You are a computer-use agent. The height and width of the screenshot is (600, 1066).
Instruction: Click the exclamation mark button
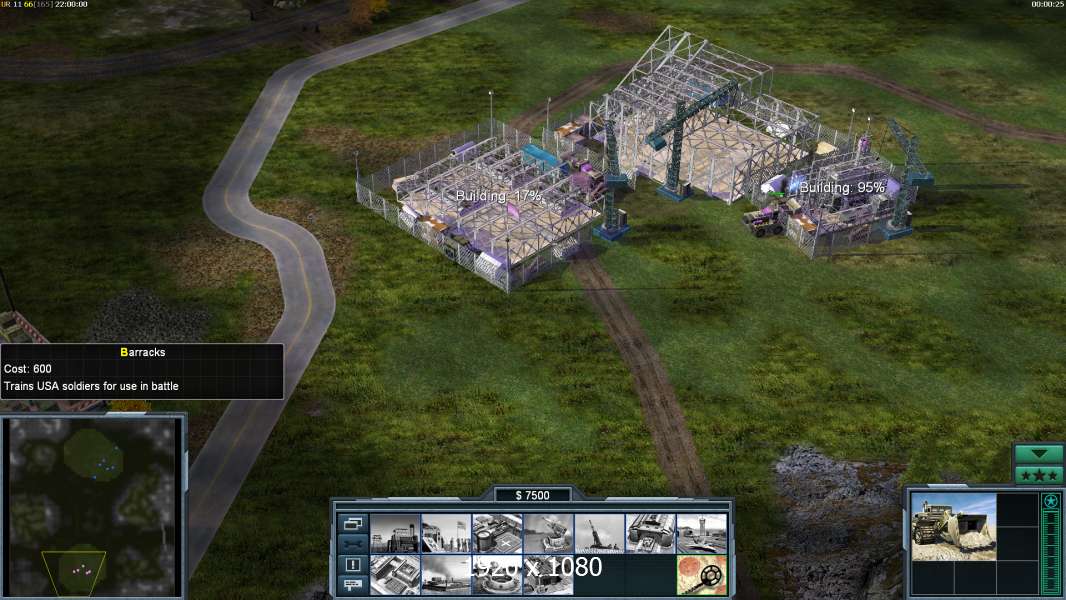352,565
